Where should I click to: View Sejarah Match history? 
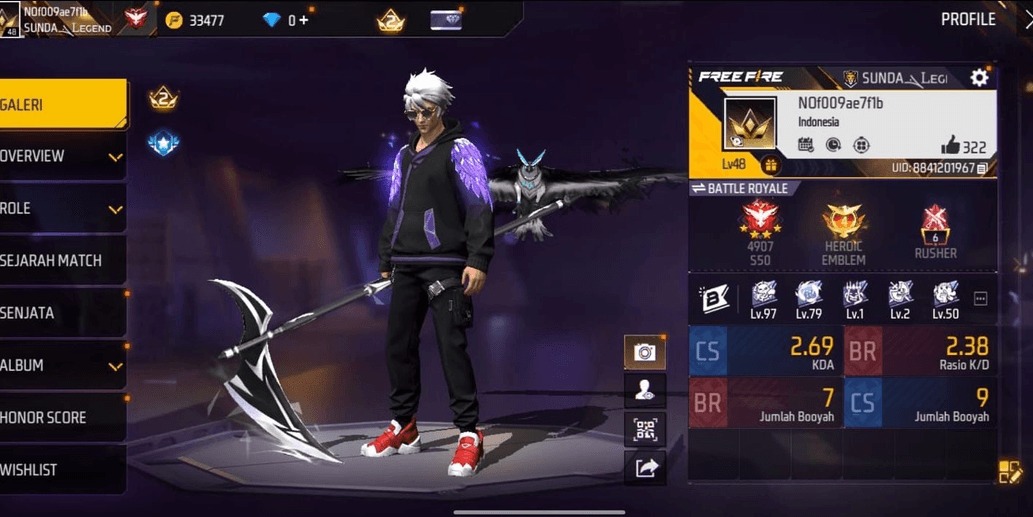pyautogui.click(x=60, y=261)
